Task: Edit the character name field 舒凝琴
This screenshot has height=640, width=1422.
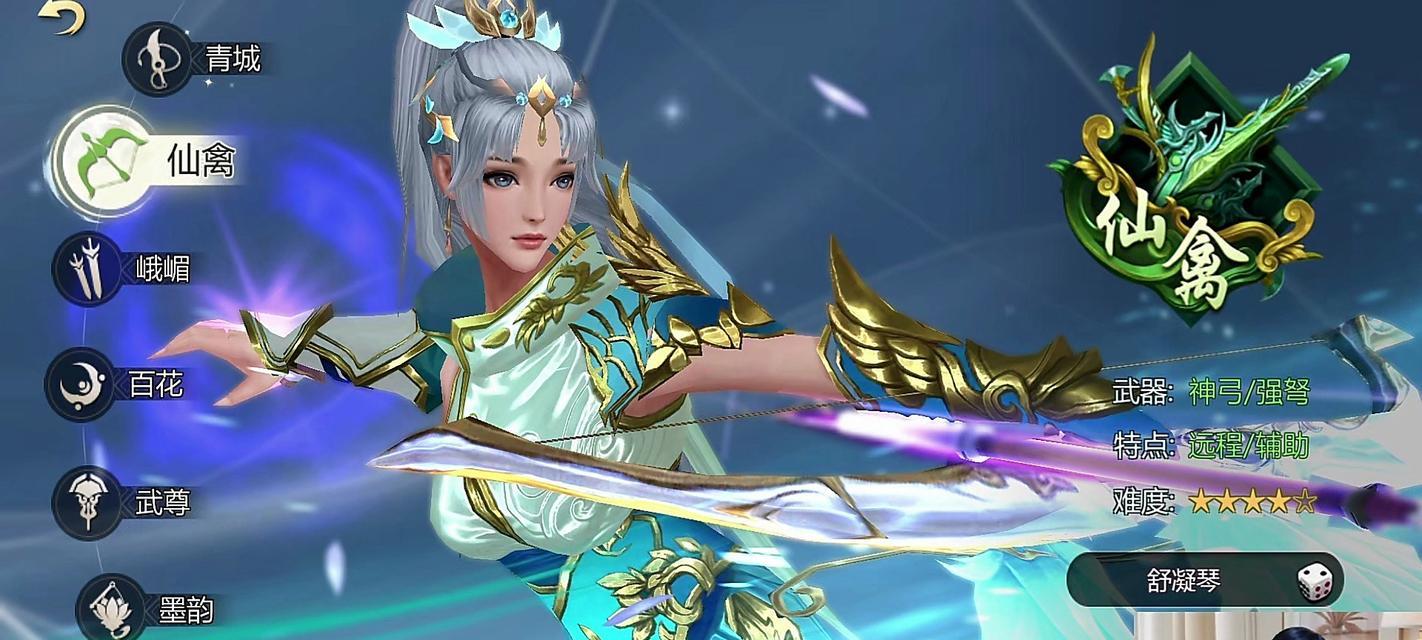Action: 1184,581
